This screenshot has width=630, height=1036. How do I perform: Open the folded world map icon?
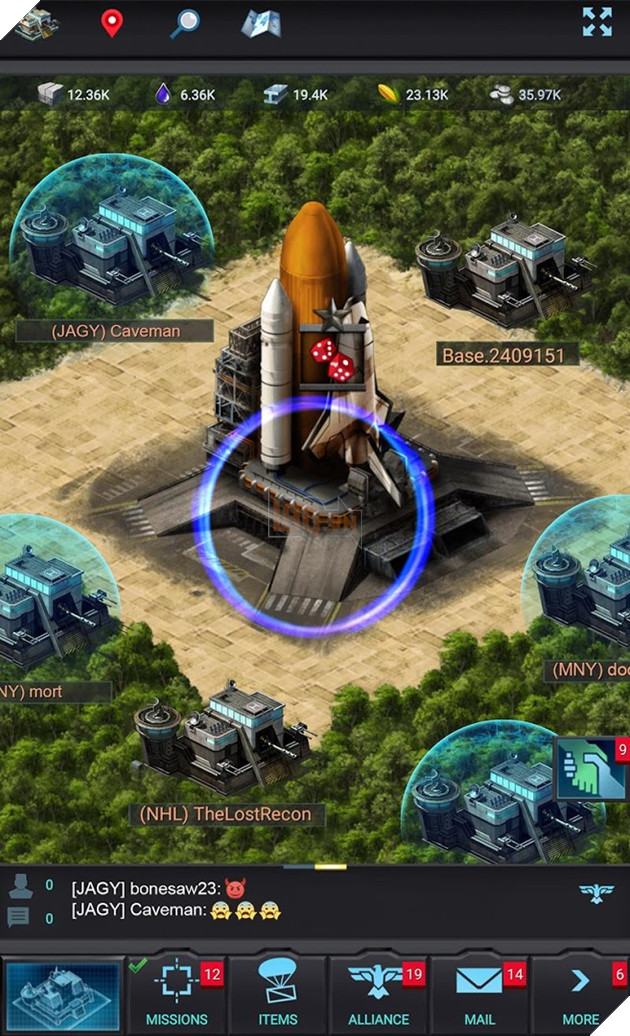coord(260,23)
